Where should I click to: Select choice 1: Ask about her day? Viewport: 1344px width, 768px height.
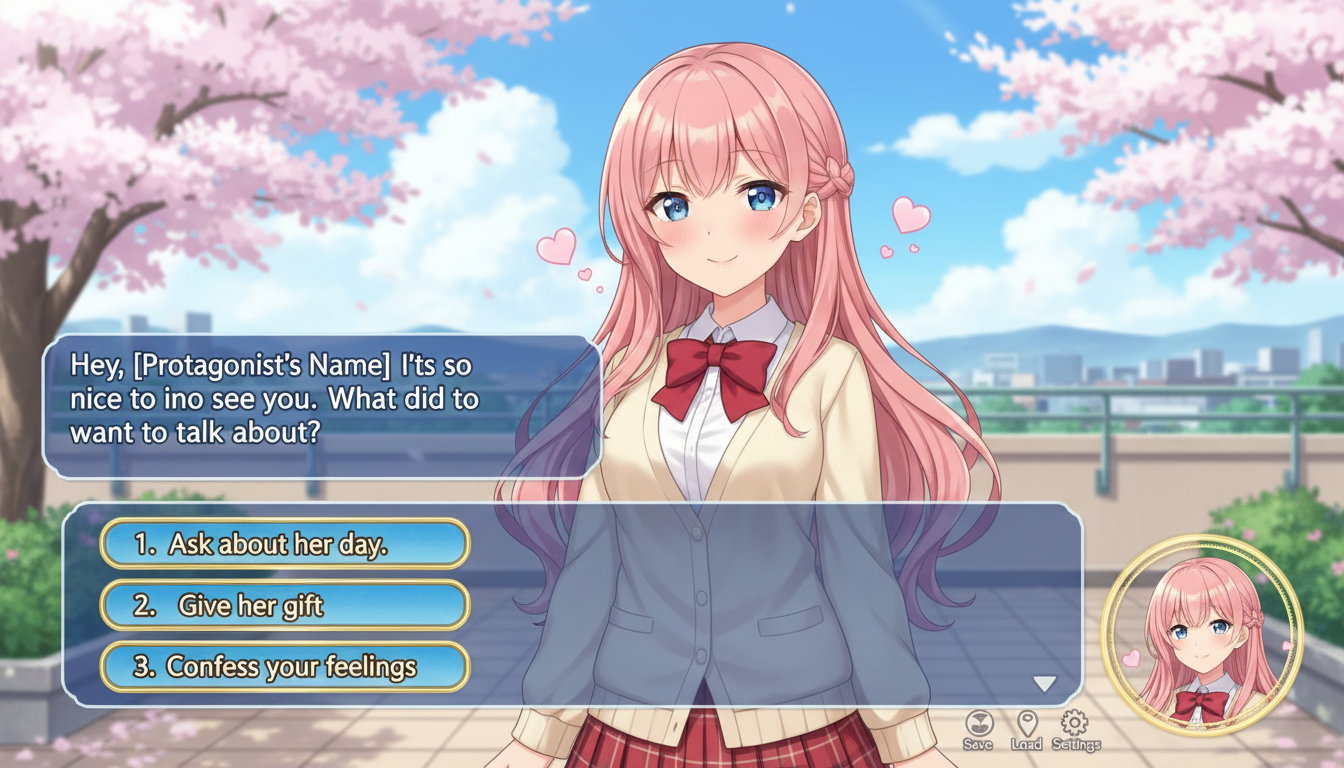[x=284, y=543]
